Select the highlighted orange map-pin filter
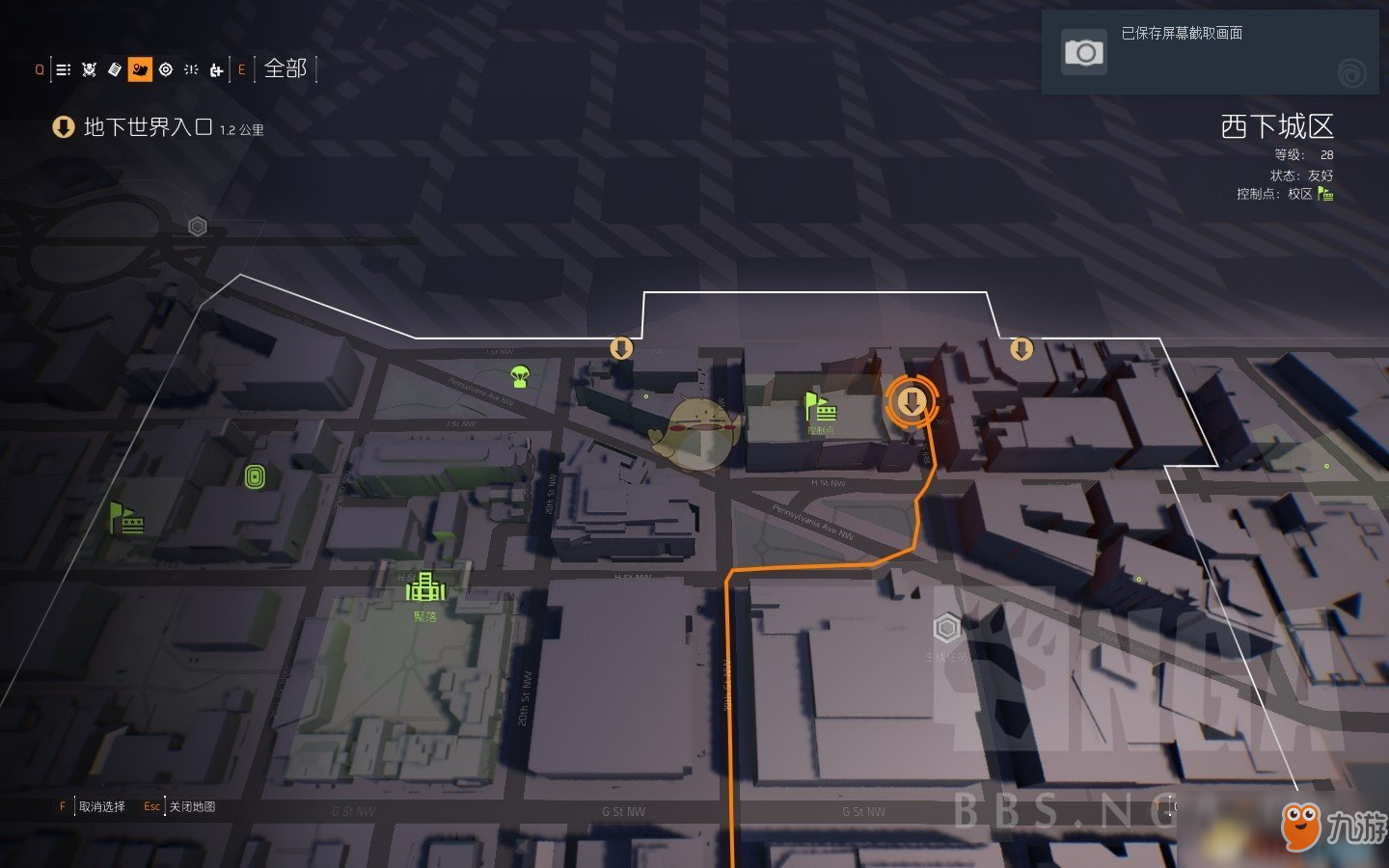The image size is (1389, 868). click(x=140, y=69)
